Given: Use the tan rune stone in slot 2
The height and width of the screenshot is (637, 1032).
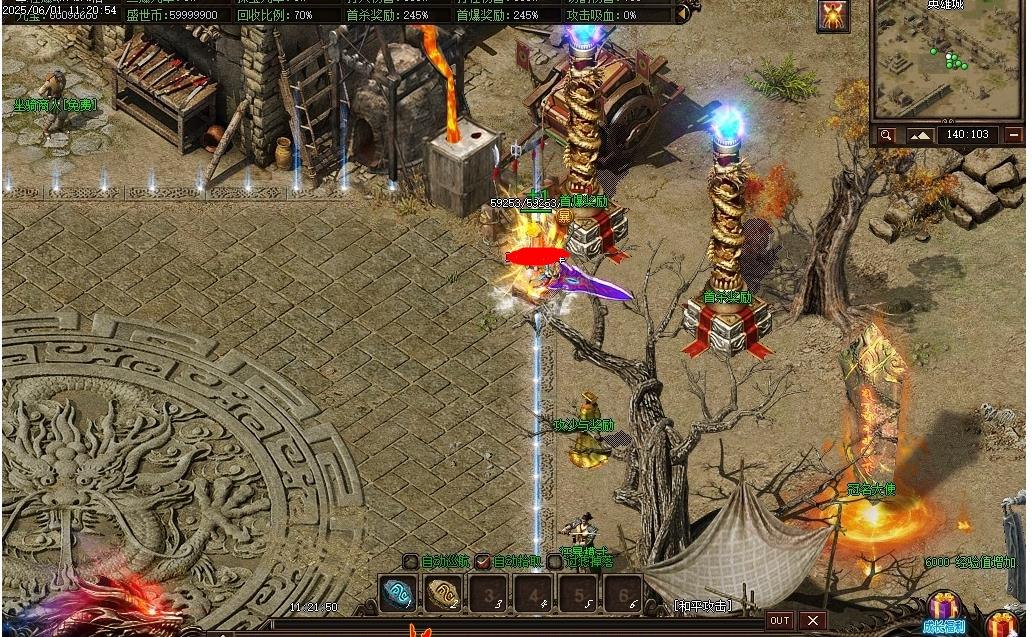Looking at the screenshot, I should coord(444,593).
